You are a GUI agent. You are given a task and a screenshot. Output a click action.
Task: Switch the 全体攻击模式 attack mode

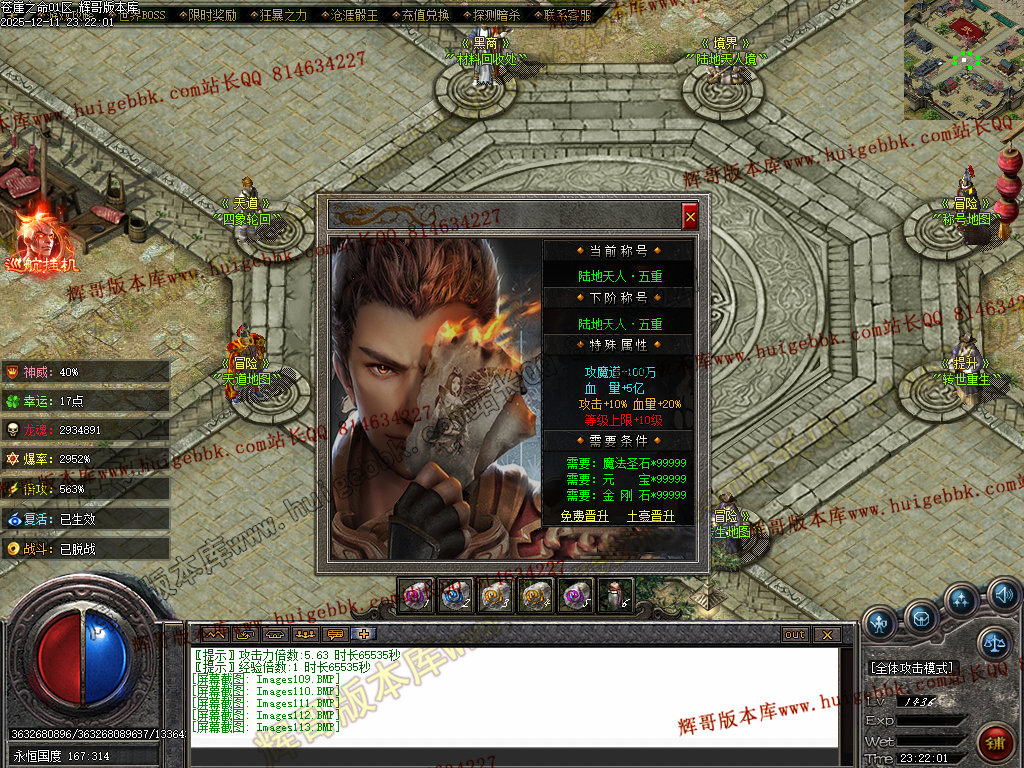(x=913, y=667)
